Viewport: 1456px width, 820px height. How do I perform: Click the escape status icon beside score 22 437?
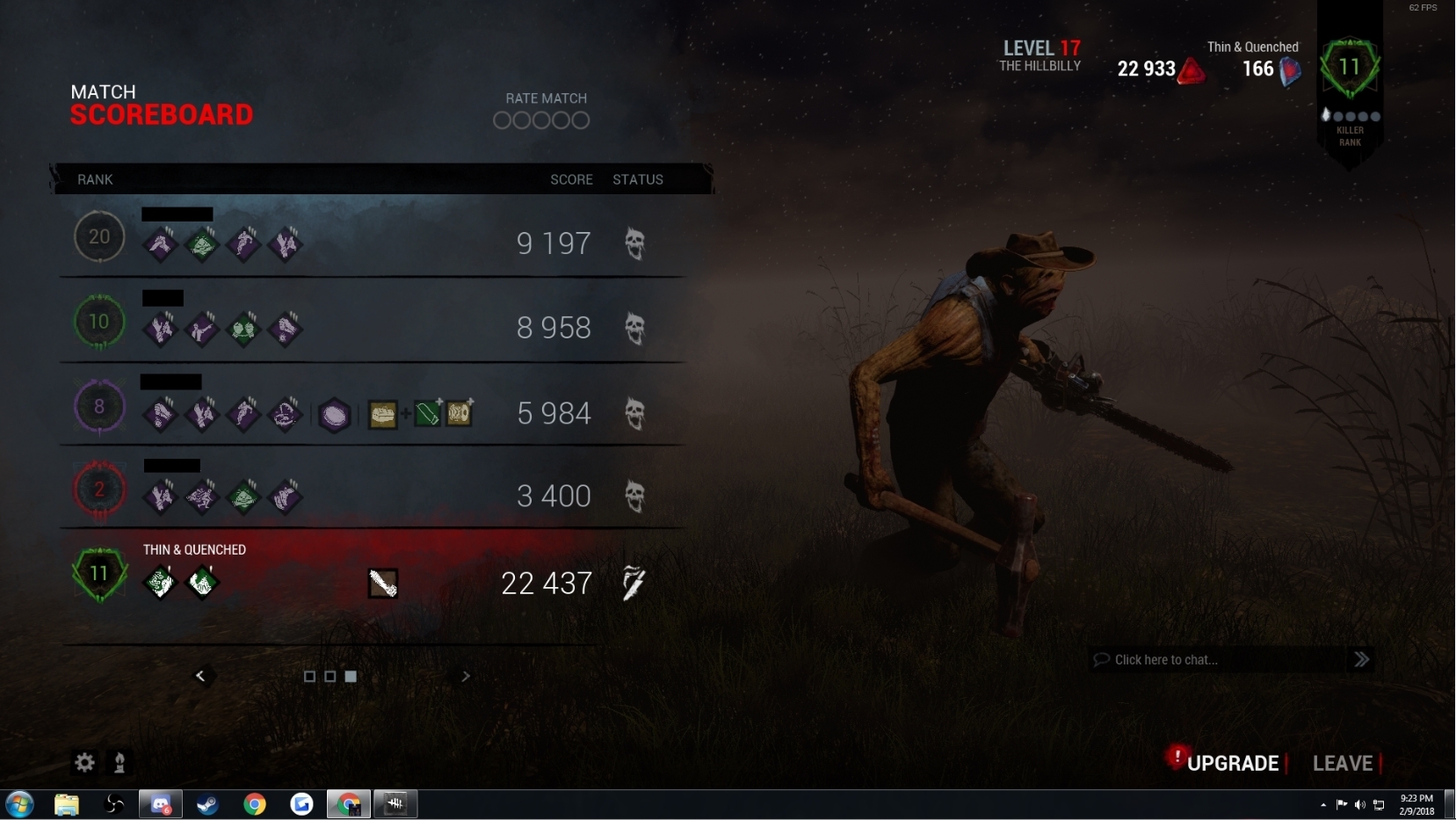pos(633,583)
